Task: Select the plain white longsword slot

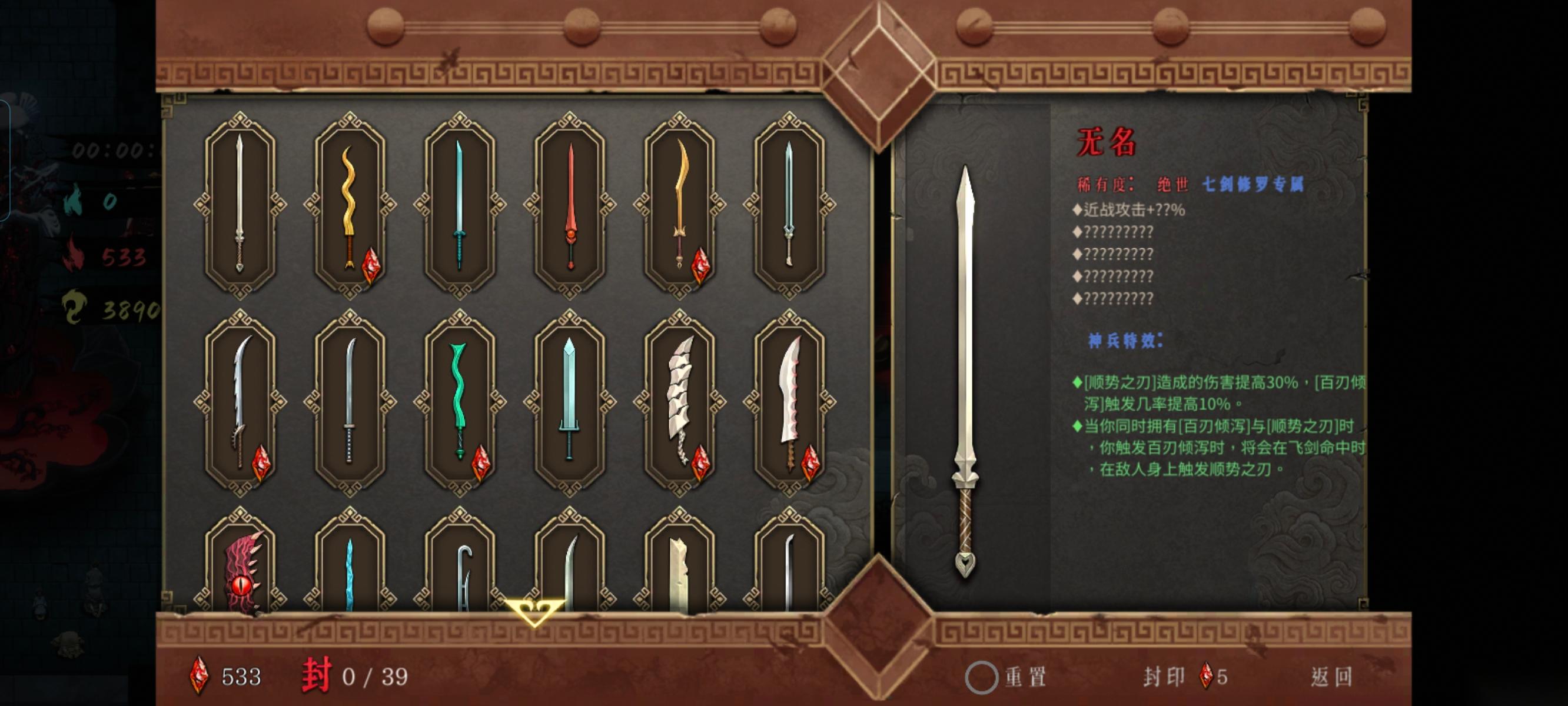Action: pyautogui.click(x=240, y=205)
